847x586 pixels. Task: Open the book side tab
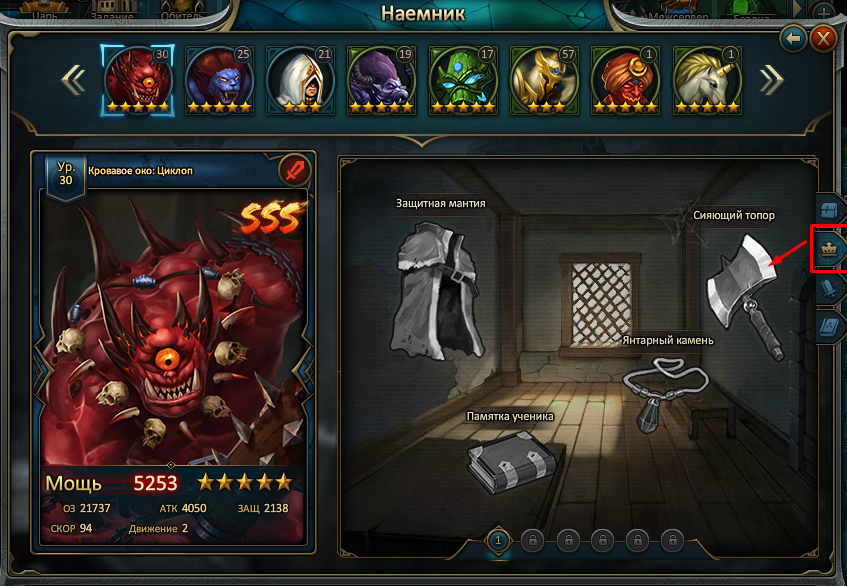[829, 327]
